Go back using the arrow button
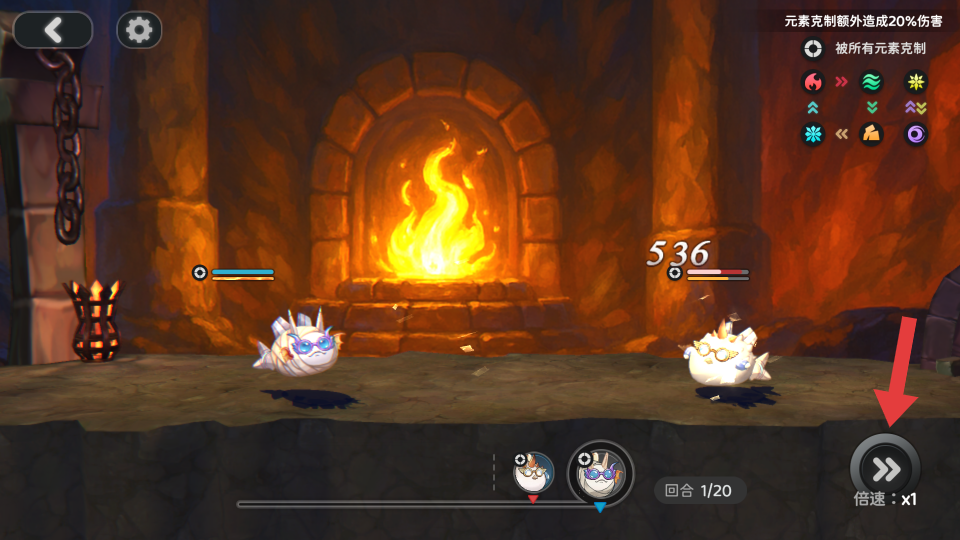960x540 pixels. (x=53, y=30)
